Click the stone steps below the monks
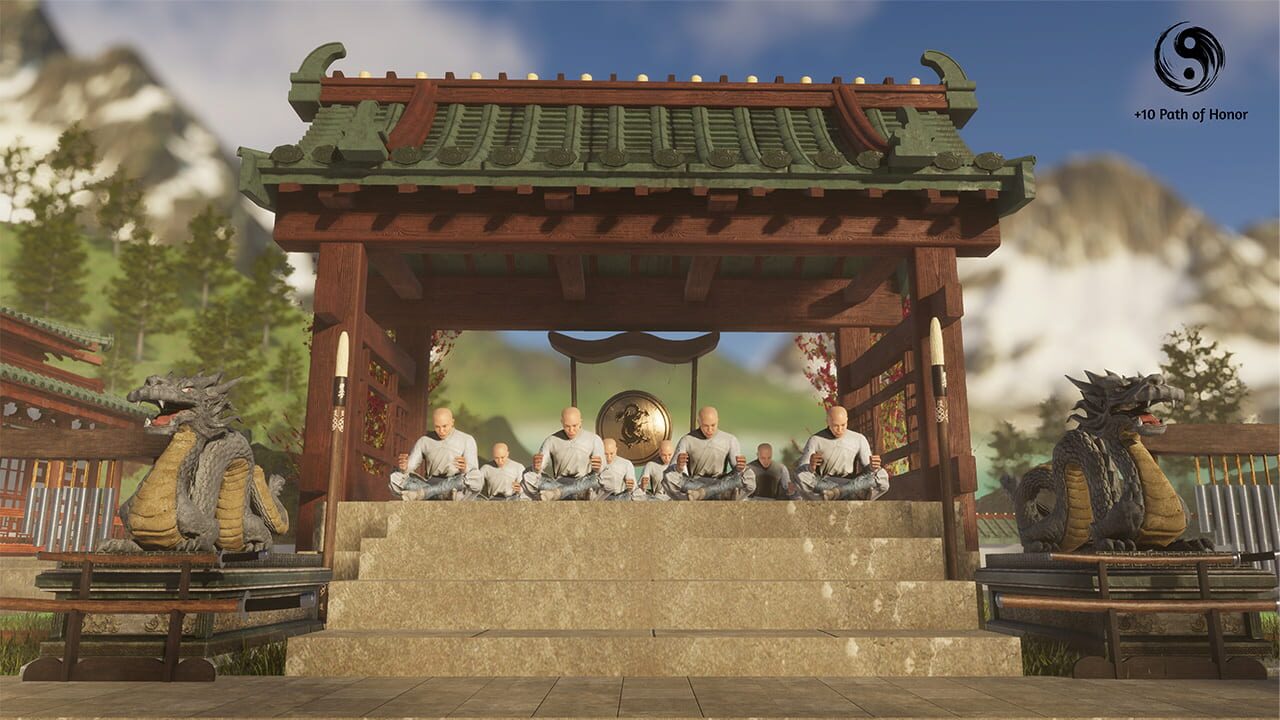Image resolution: width=1280 pixels, height=720 pixels. pyautogui.click(x=640, y=575)
